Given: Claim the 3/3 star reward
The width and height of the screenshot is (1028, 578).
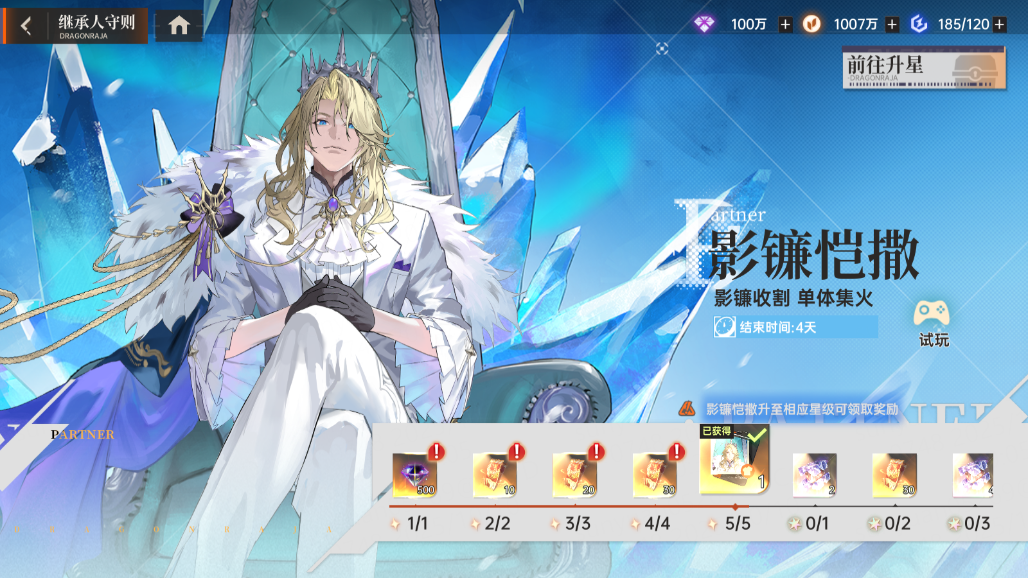Looking at the screenshot, I should coord(575,474).
